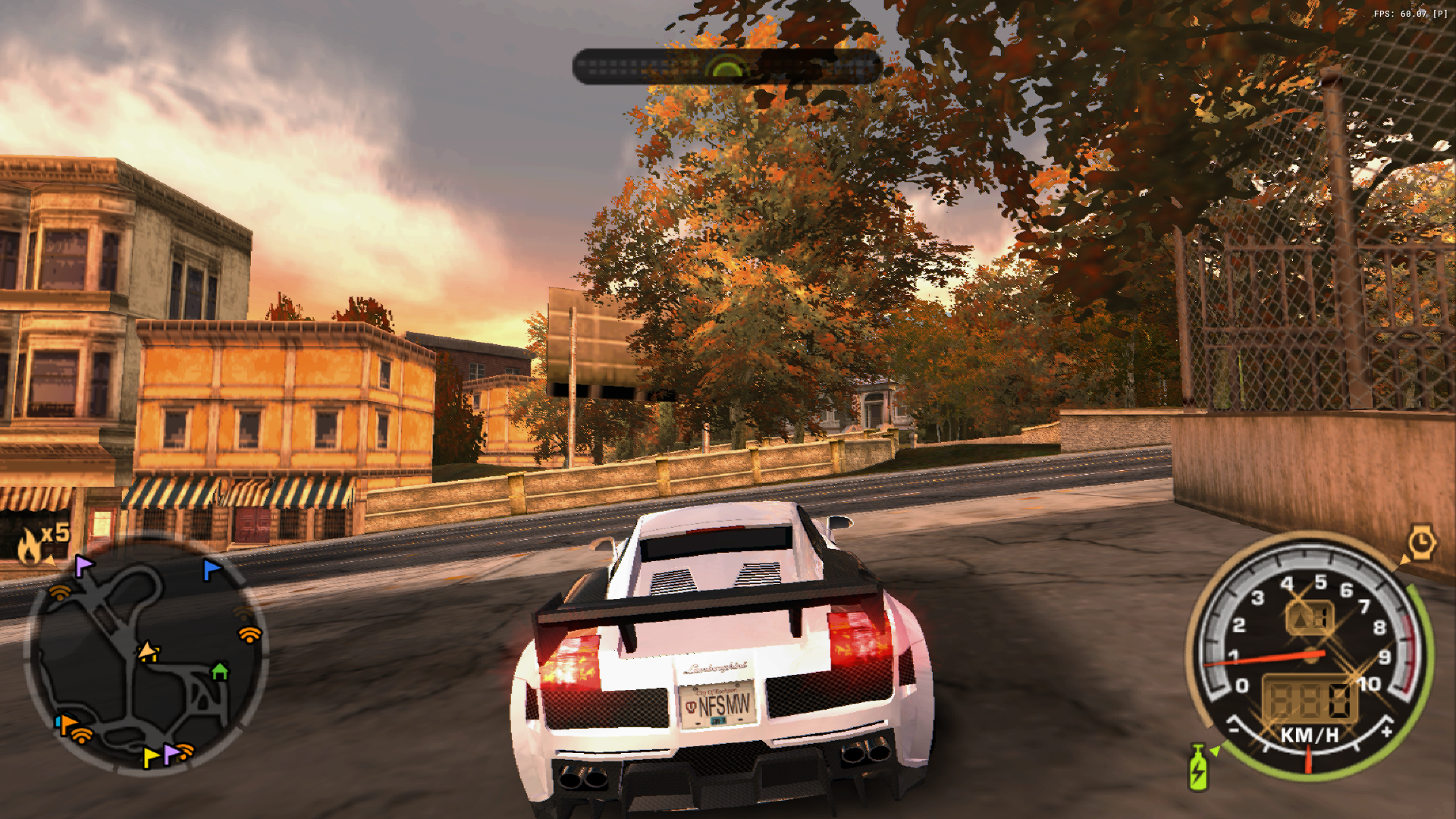Click the player arrow on the minimap

coord(148,651)
